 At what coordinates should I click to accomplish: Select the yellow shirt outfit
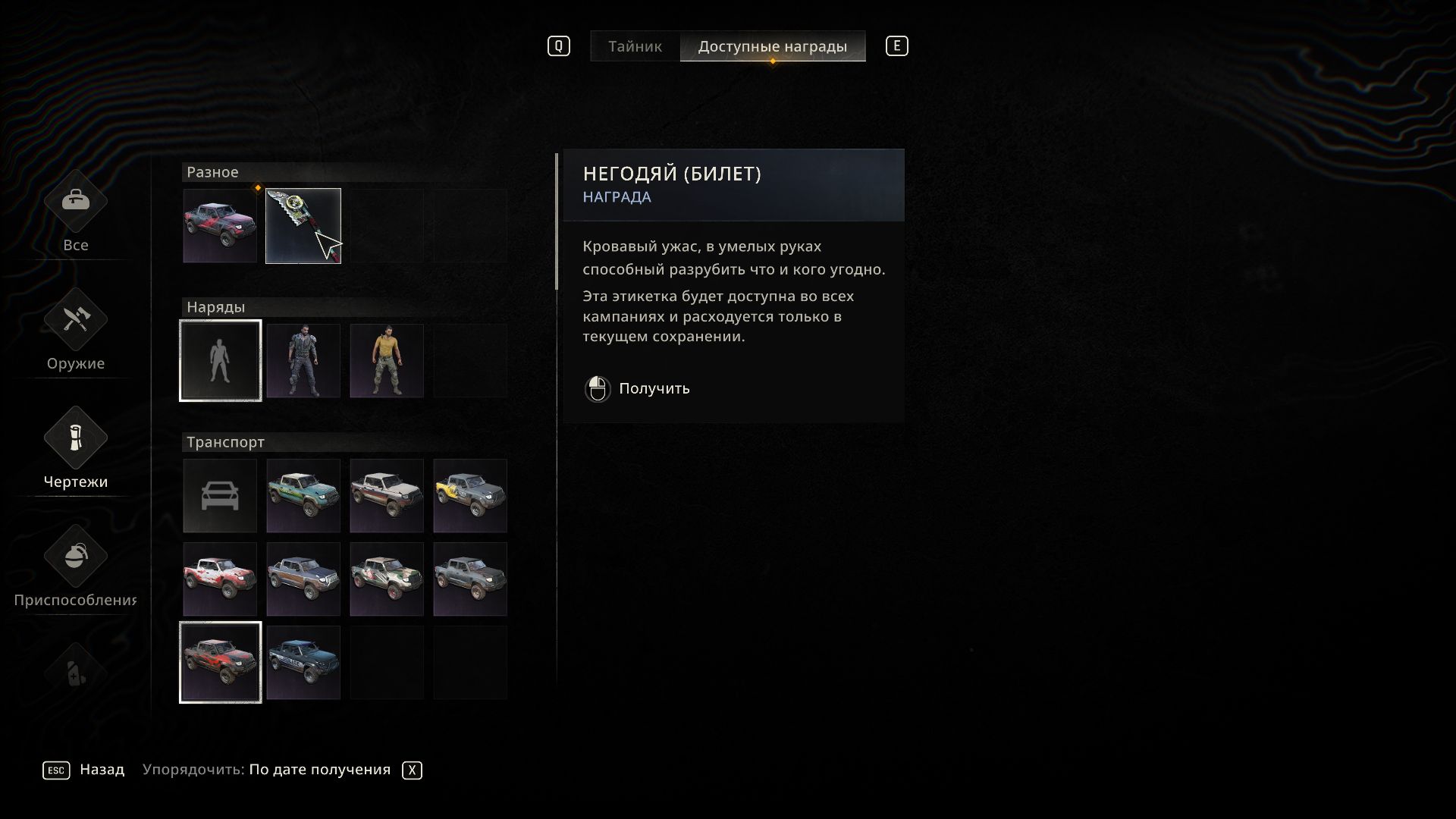click(387, 361)
